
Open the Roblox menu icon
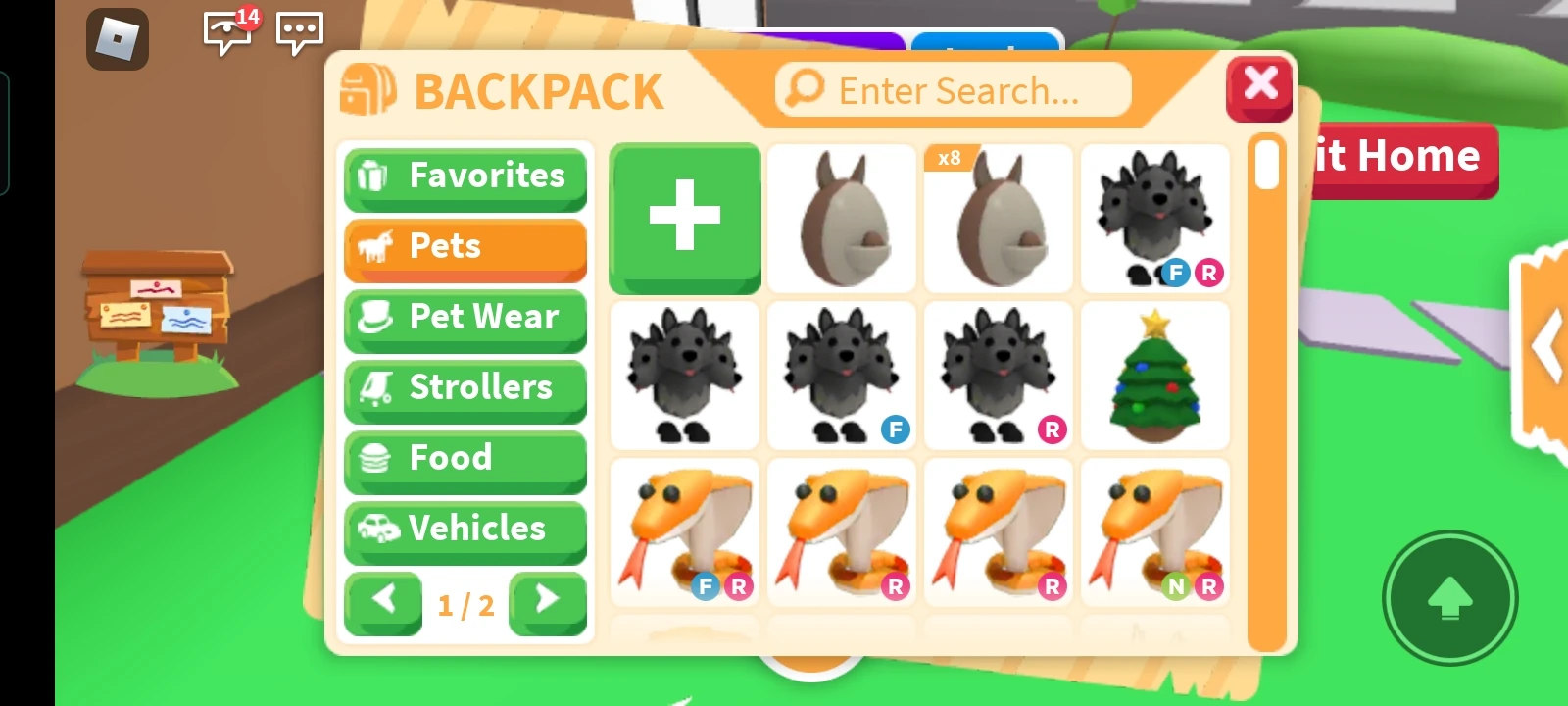tap(117, 37)
